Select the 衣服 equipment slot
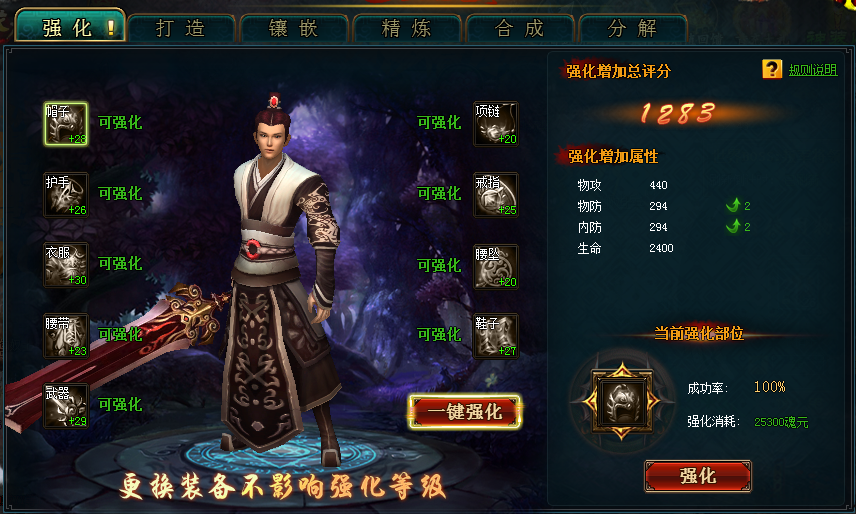856x514 pixels. [x=66, y=265]
